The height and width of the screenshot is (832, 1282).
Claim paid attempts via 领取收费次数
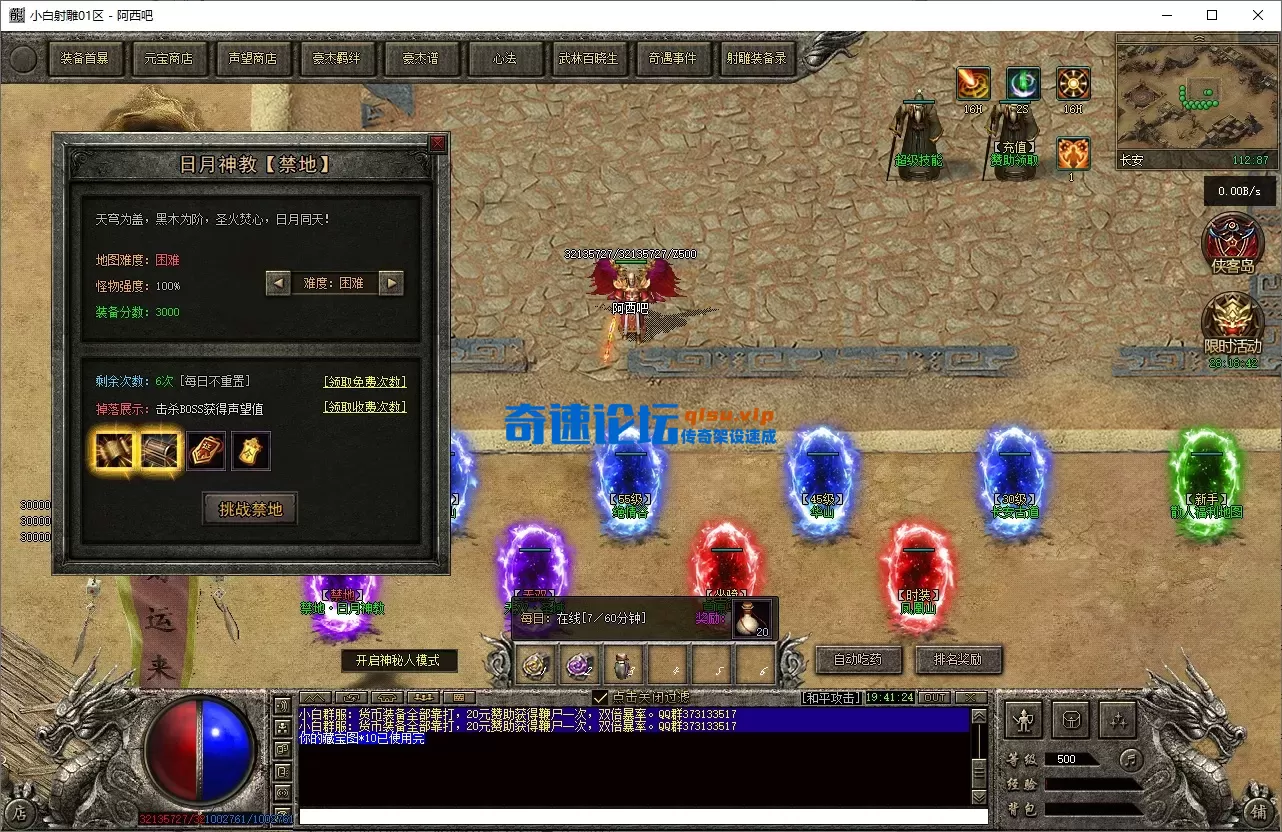(365, 407)
